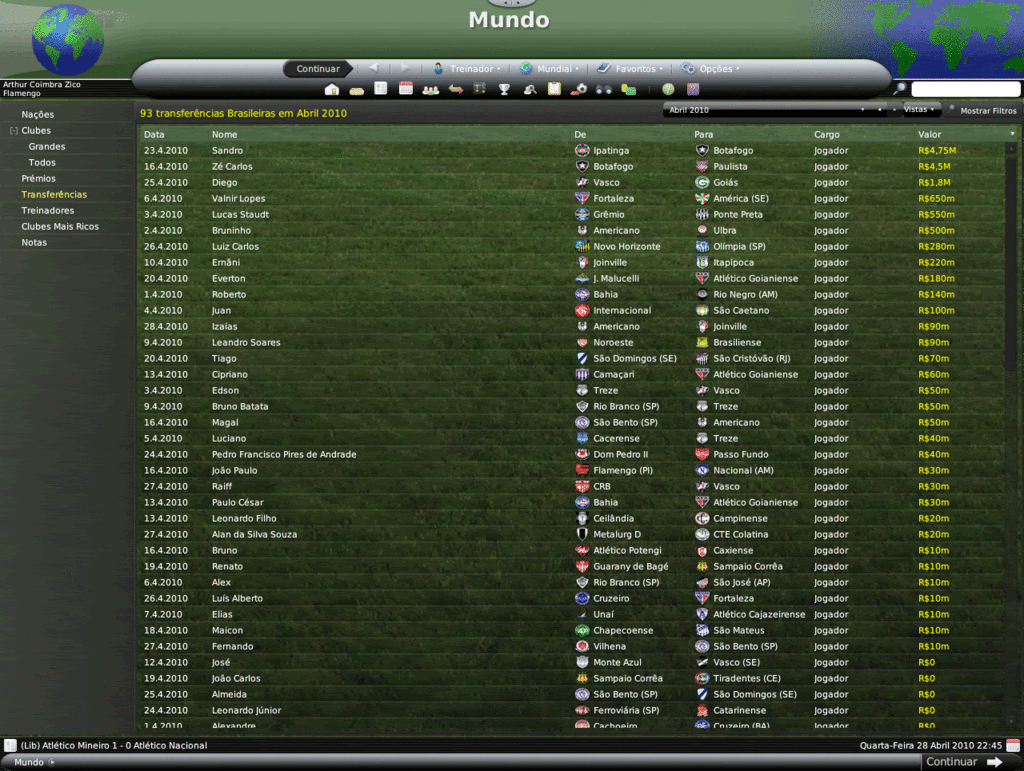Sort transfers by the Valor column header

930,134
